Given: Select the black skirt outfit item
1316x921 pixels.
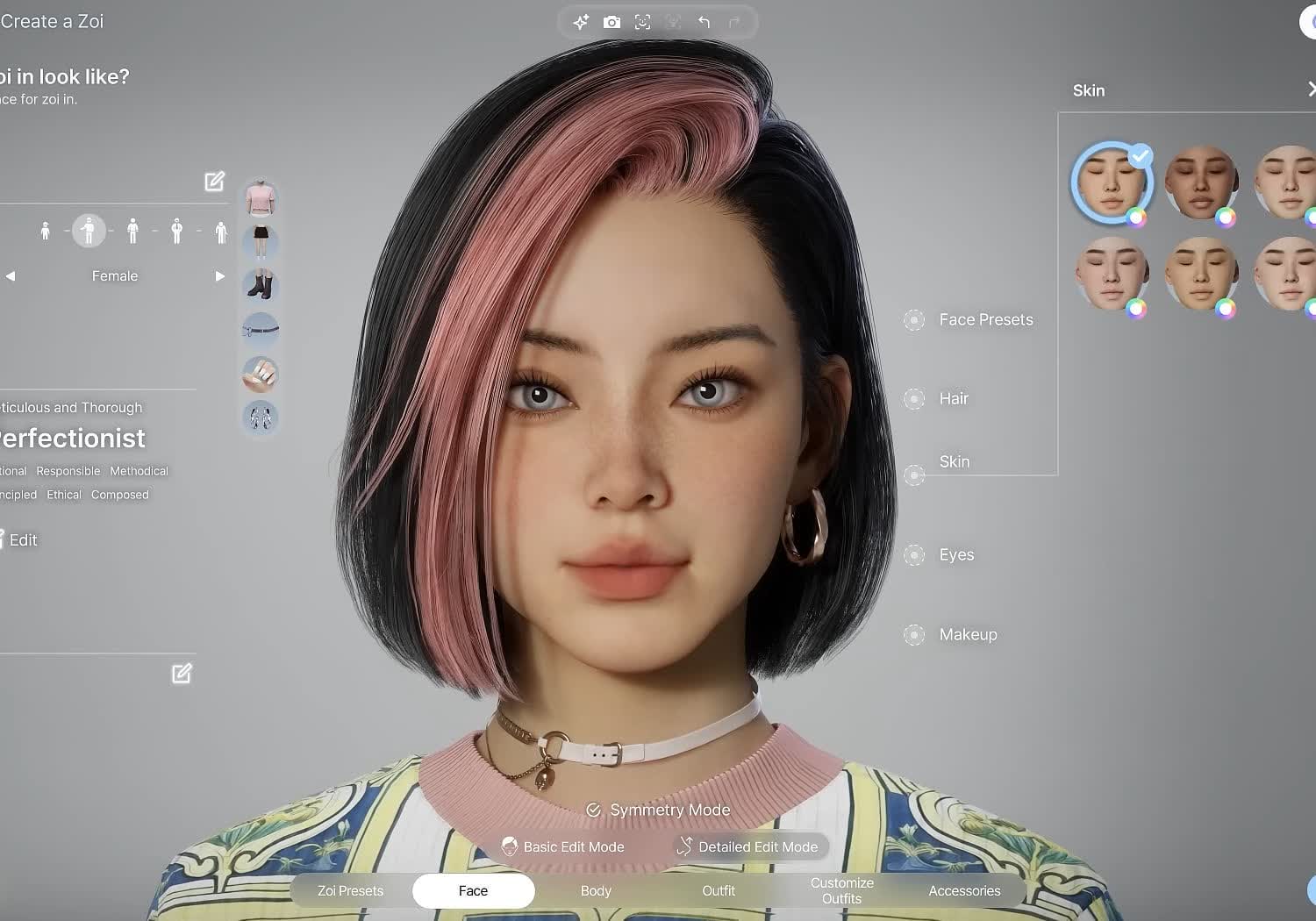Looking at the screenshot, I should click(x=260, y=240).
